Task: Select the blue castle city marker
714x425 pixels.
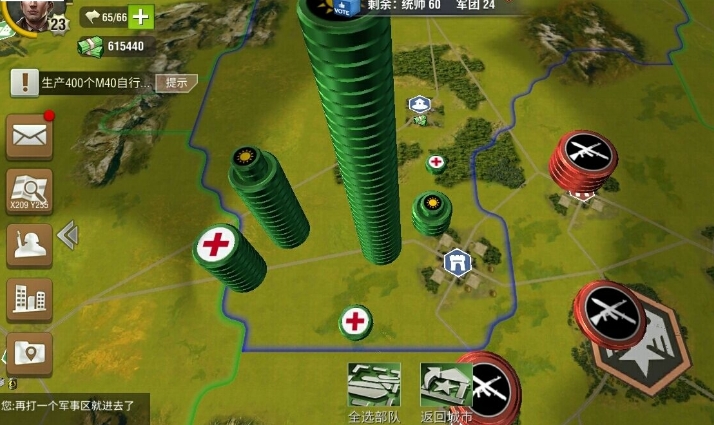Action: coord(456,261)
